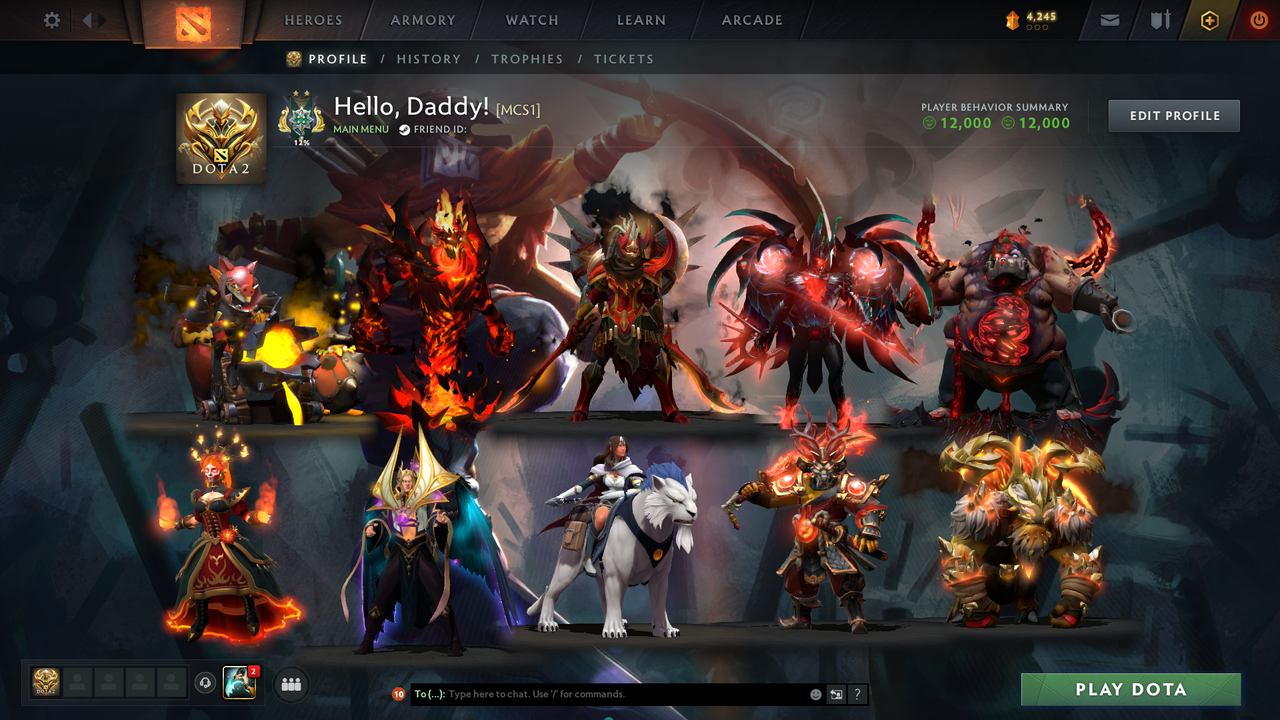
Task: Open the WATCH menu
Action: [x=531, y=20]
